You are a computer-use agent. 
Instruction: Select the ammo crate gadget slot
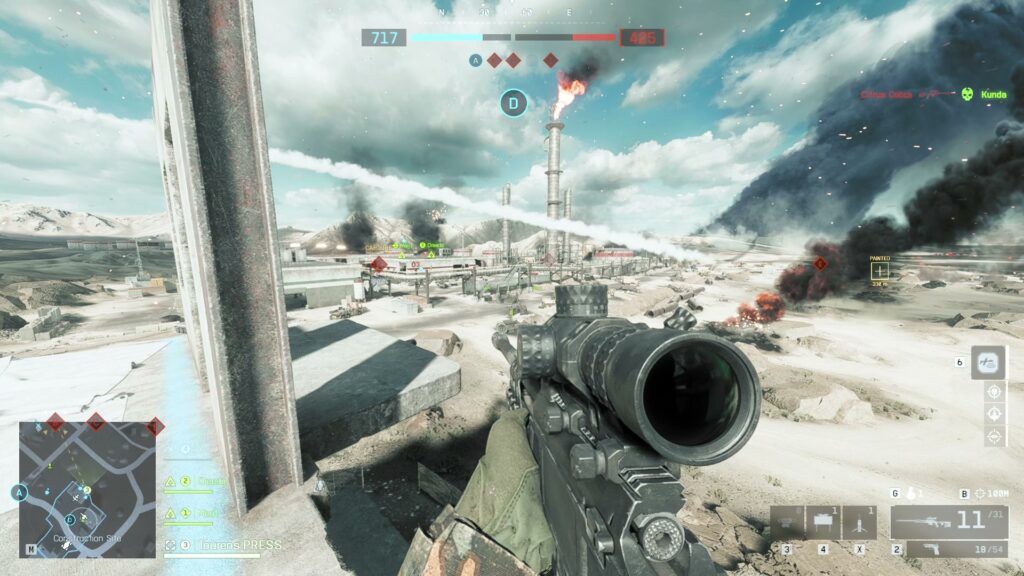click(823, 522)
